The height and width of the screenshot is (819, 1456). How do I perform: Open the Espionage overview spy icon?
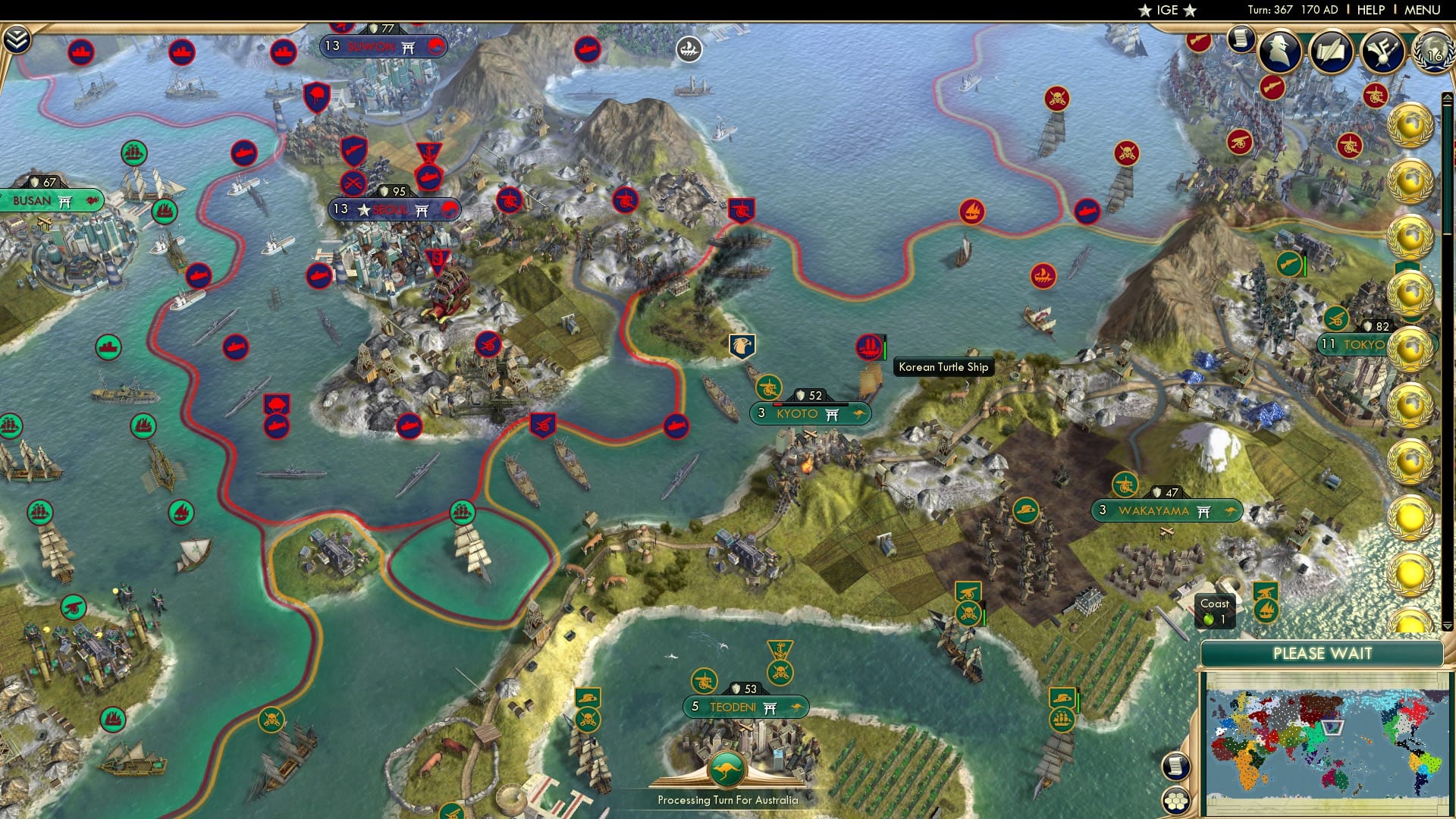[1279, 52]
